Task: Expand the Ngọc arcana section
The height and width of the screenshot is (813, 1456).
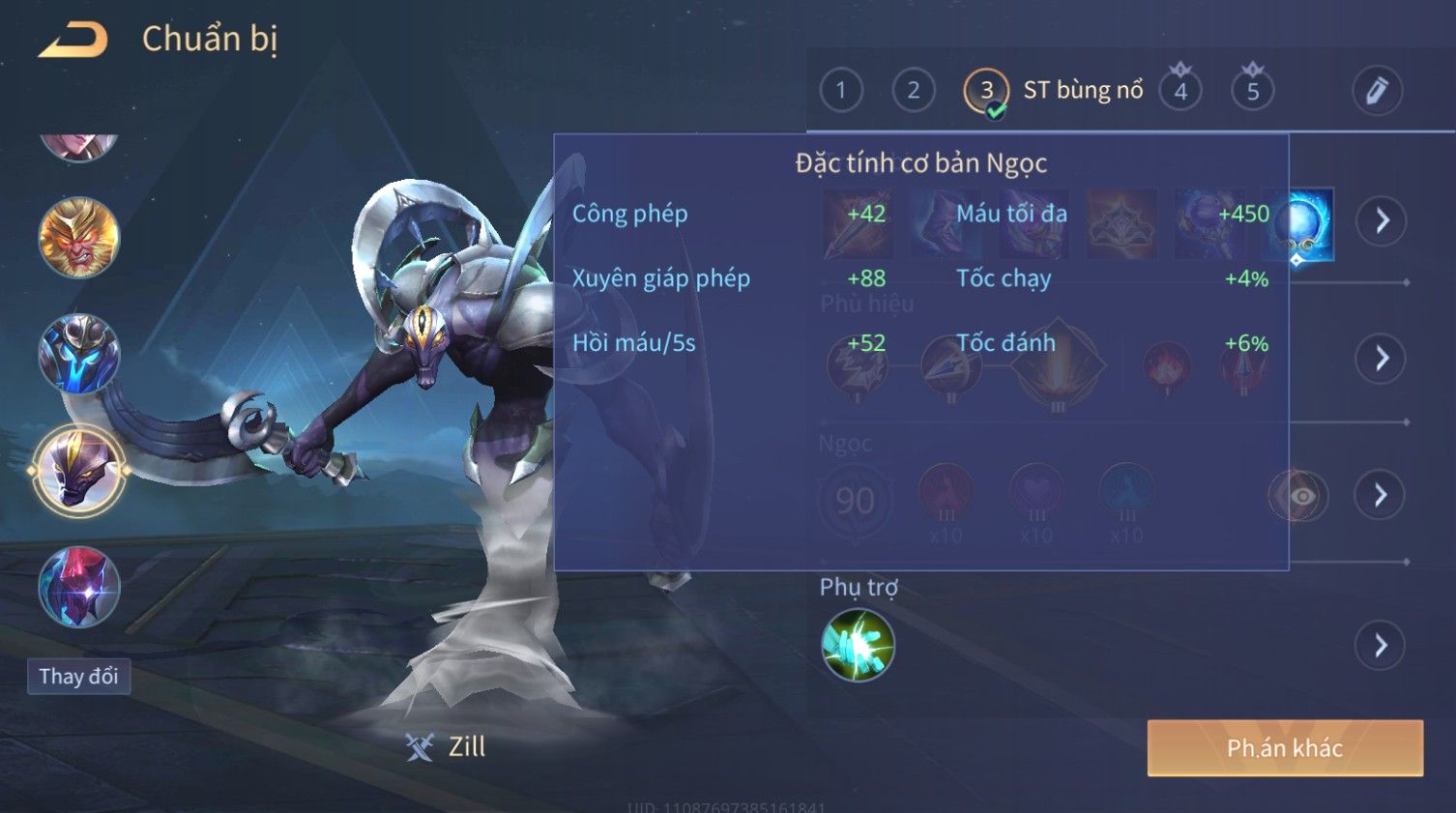Action: (1381, 495)
